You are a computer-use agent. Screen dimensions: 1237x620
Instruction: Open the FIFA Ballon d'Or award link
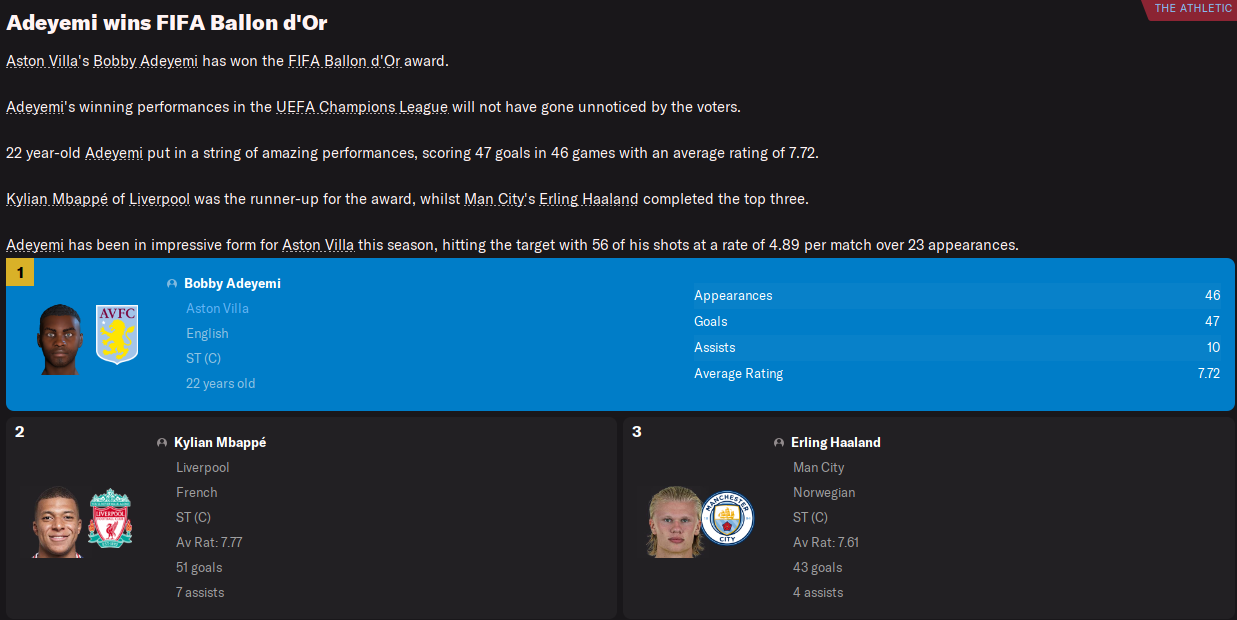pos(344,61)
